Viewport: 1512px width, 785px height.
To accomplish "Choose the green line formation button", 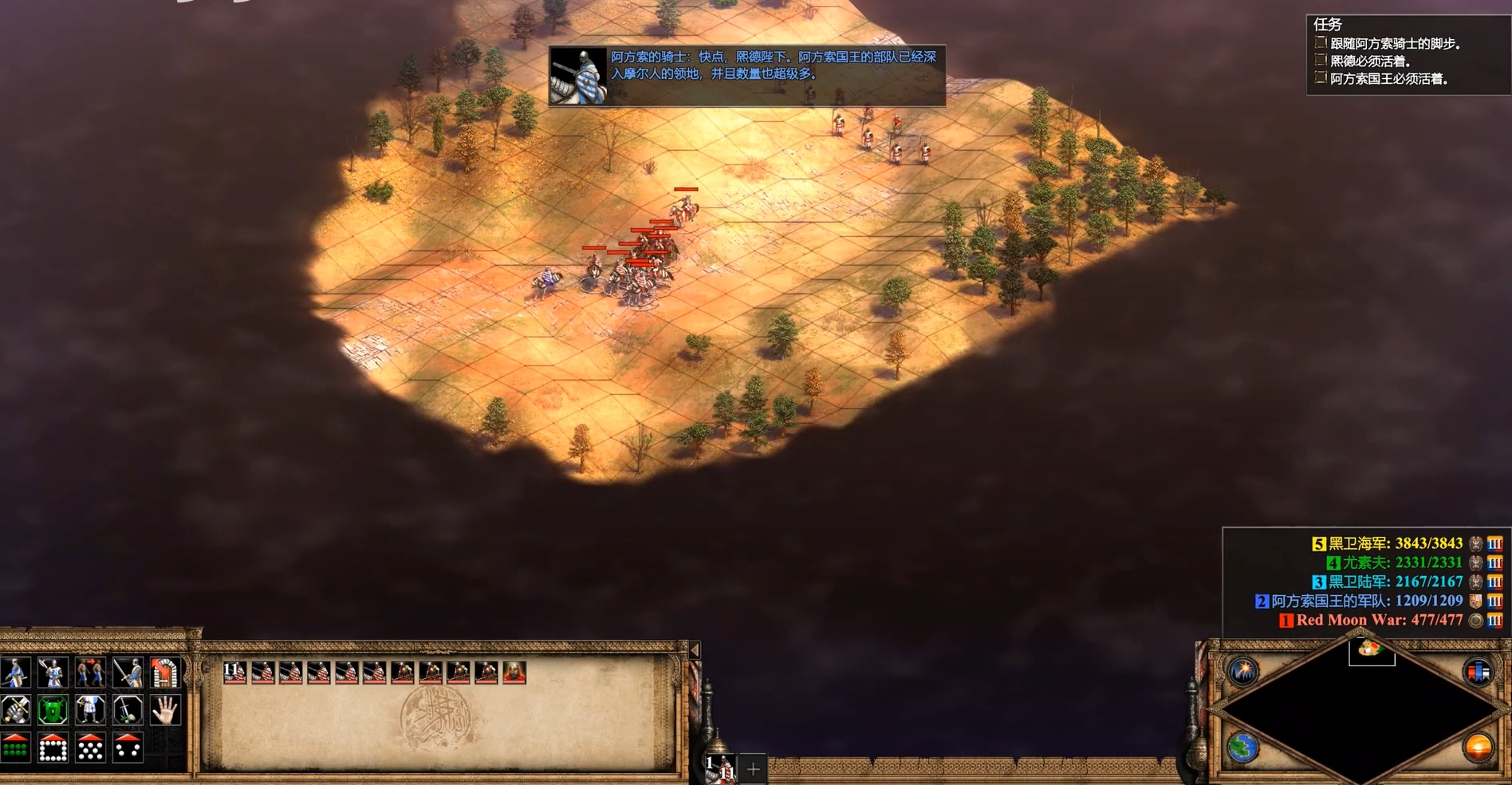I will [x=15, y=748].
